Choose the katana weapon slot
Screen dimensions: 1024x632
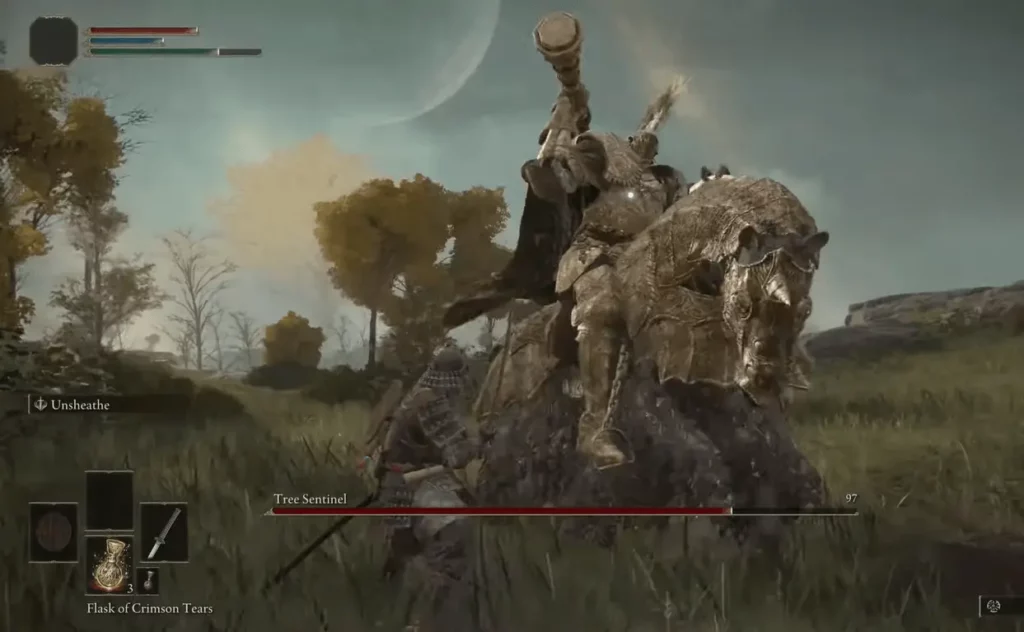163,532
